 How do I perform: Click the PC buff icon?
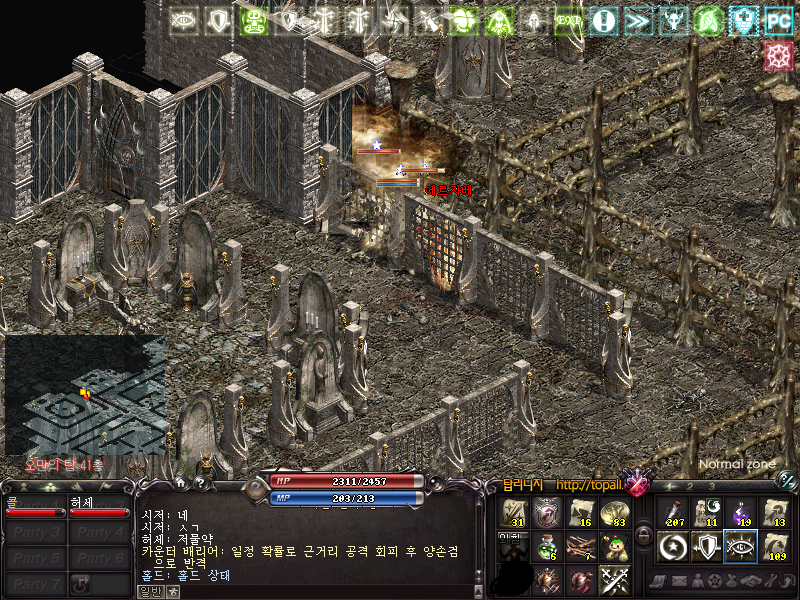click(777, 20)
